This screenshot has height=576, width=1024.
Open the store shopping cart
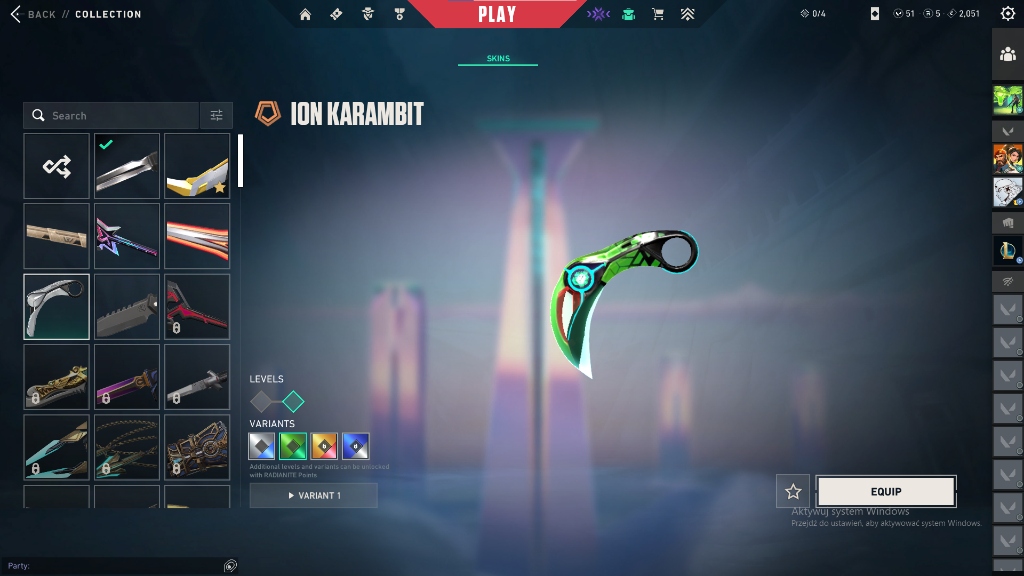pos(658,14)
